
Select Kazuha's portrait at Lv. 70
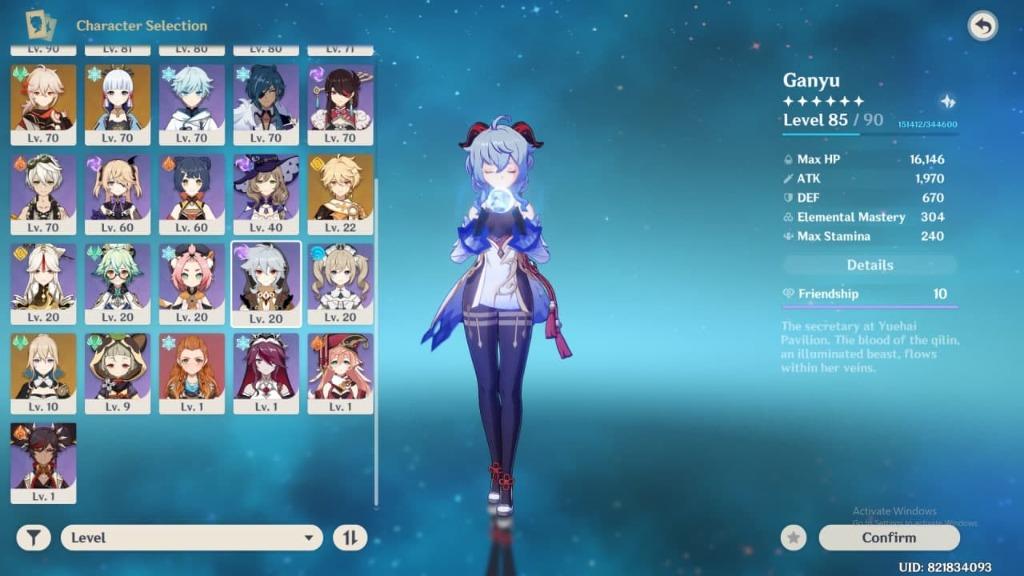click(x=43, y=100)
